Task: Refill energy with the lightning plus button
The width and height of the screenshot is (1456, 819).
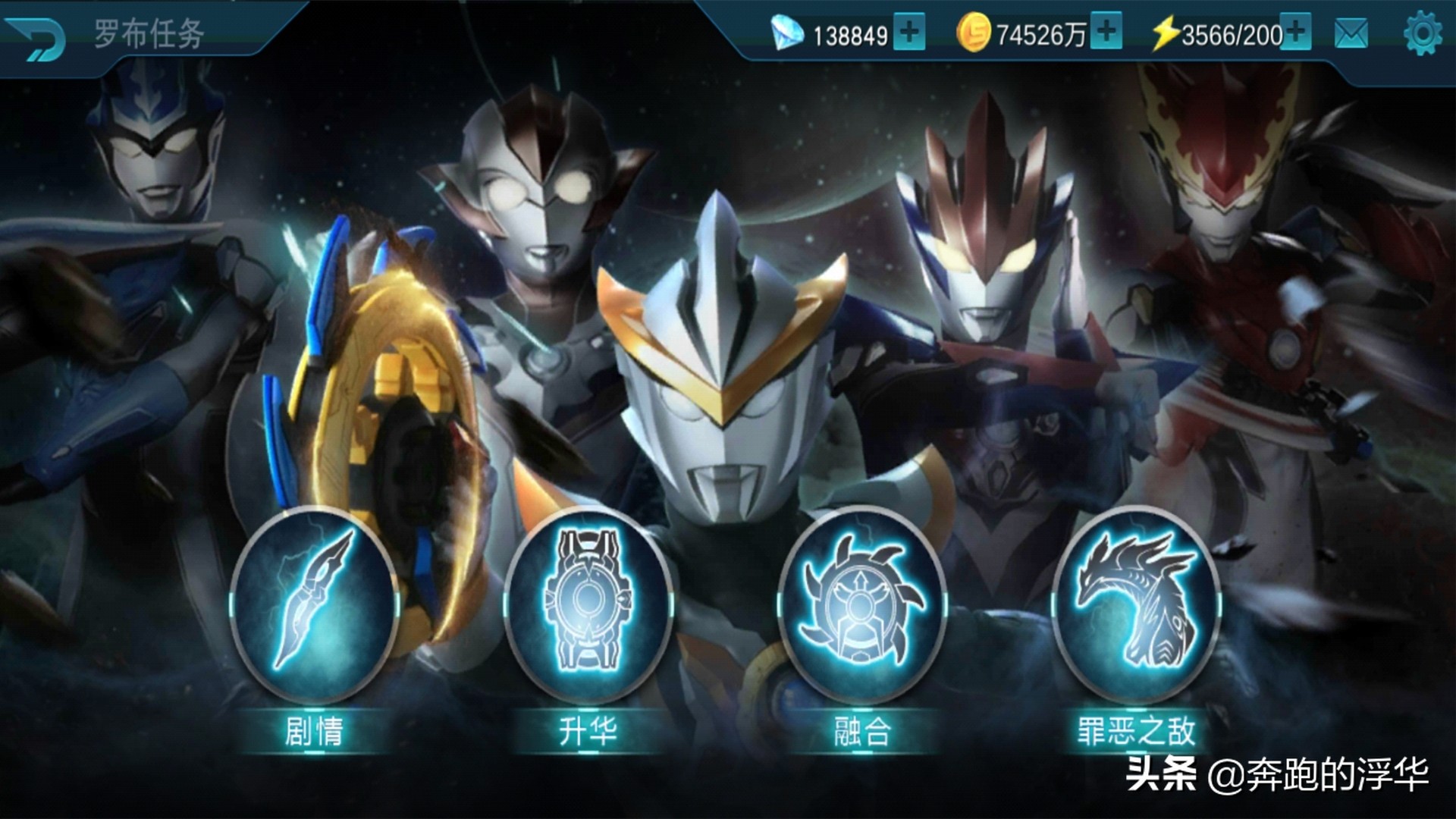Action: (1296, 31)
